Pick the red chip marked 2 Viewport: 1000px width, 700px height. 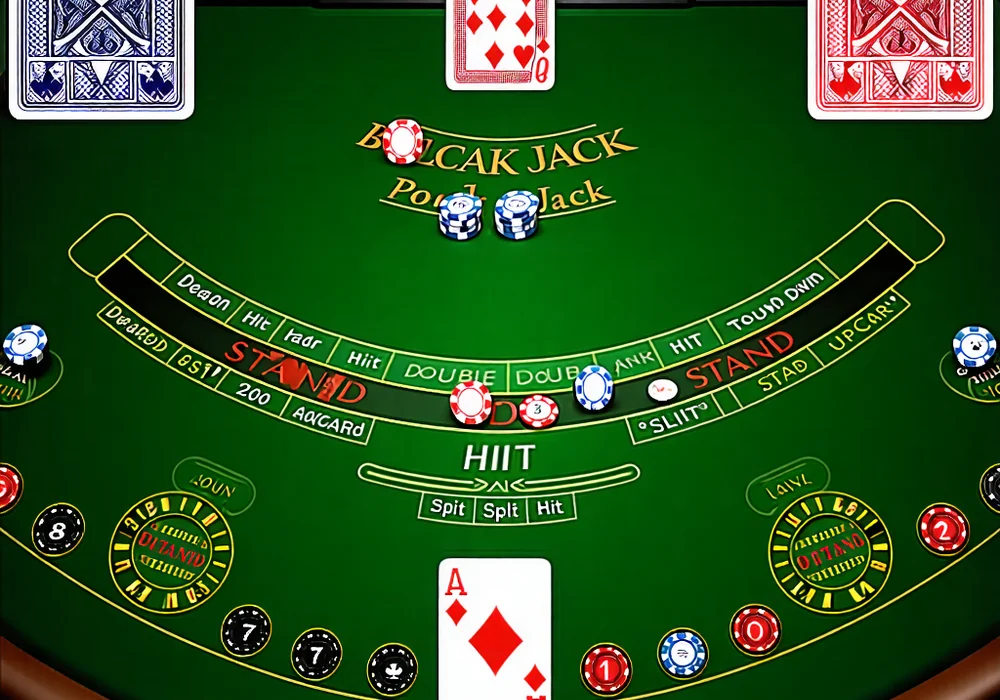click(943, 529)
